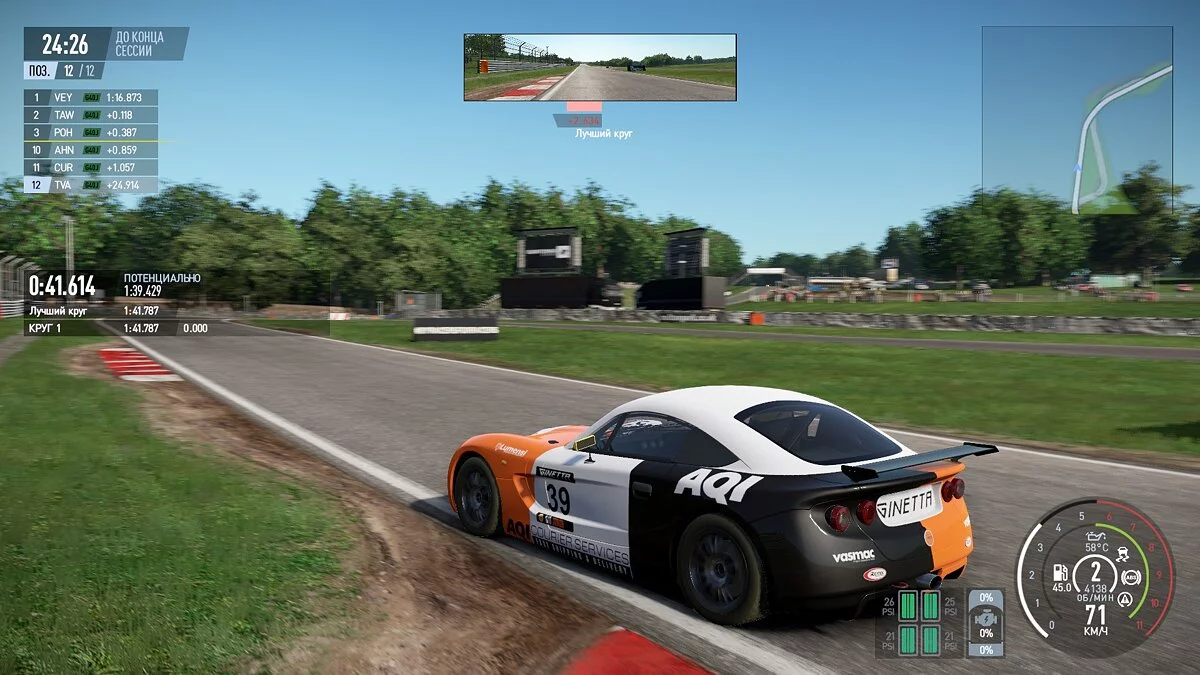Highlight player TVA in position 12

pyautogui.click(x=90, y=185)
